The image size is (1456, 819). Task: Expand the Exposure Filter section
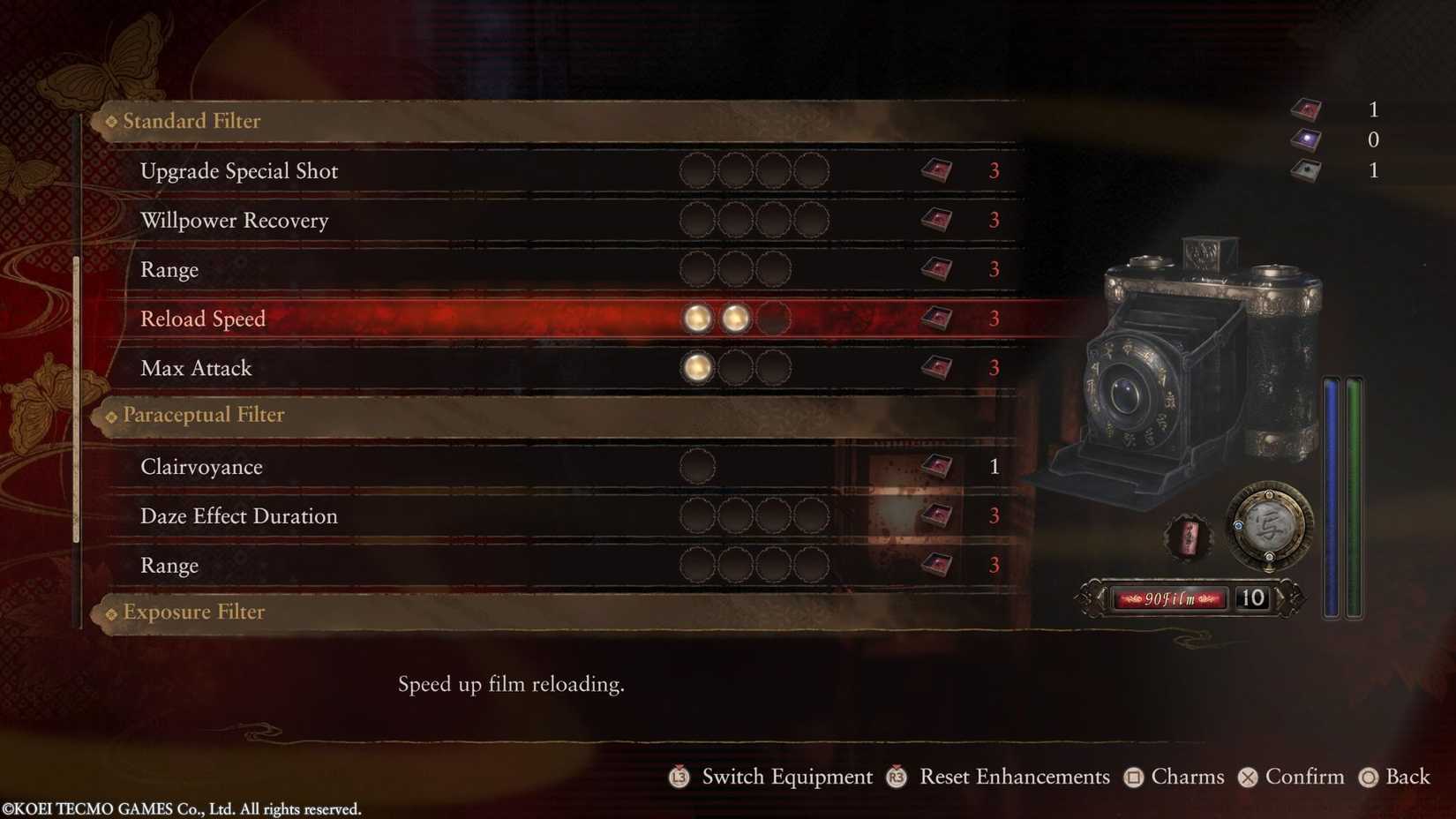192,612
